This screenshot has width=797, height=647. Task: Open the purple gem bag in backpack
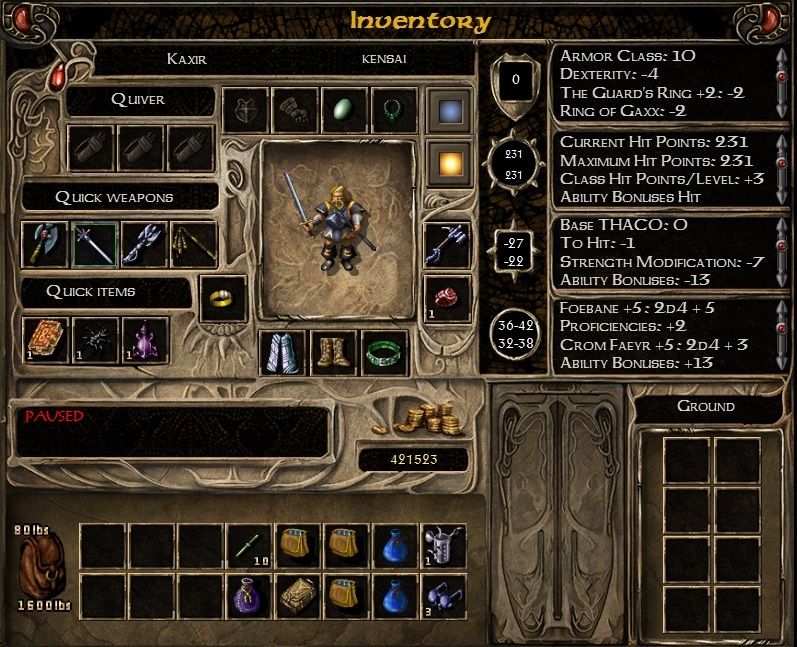tap(249, 596)
